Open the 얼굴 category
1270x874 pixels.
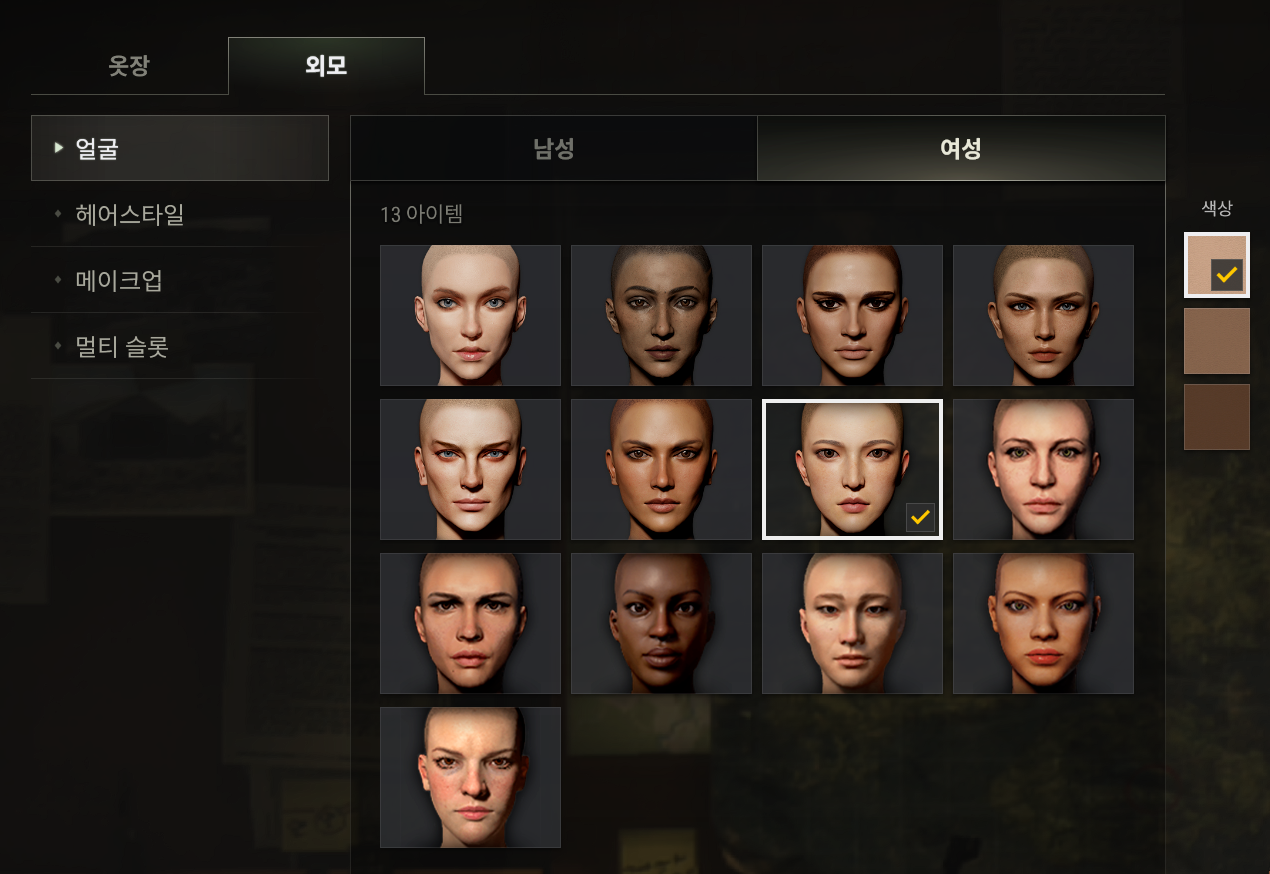point(180,148)
